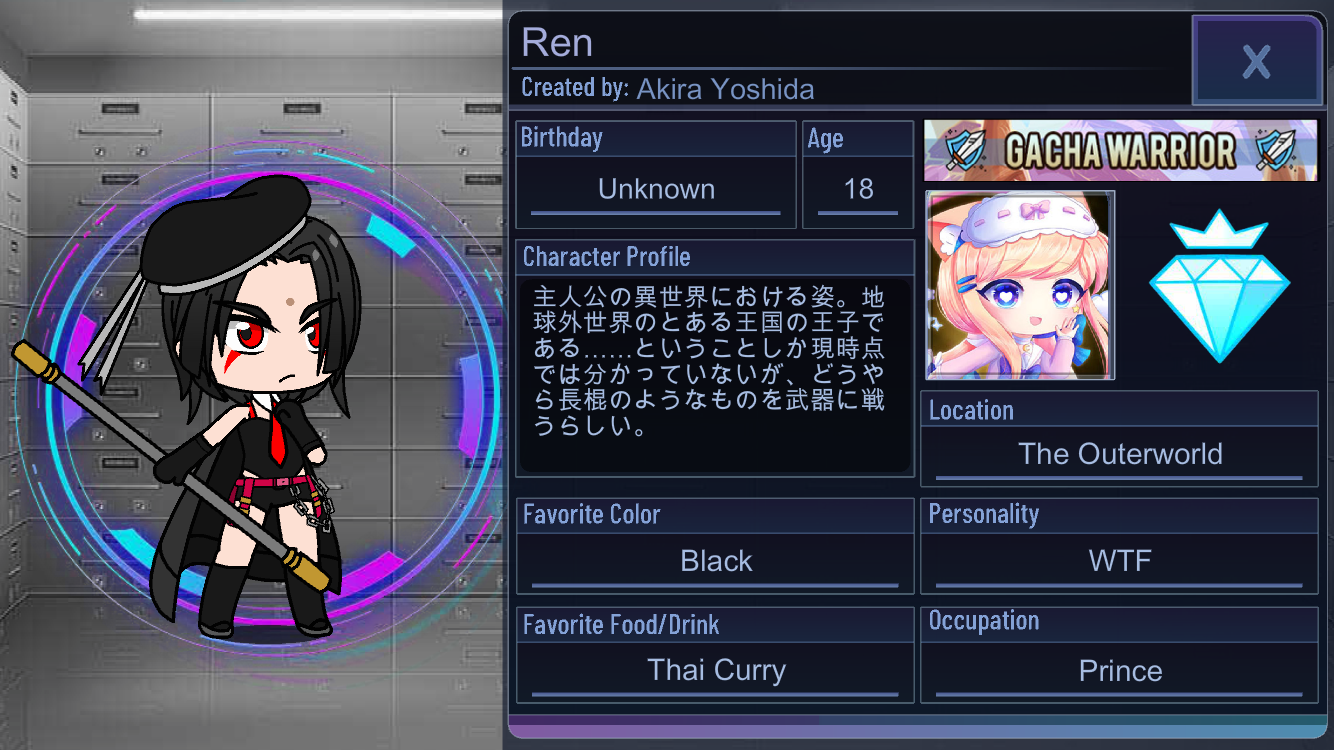Change the Birthday field showing Unknown
Image resolution: width=1334 pixels, height=750 pixels.
(x=656, y=189)
